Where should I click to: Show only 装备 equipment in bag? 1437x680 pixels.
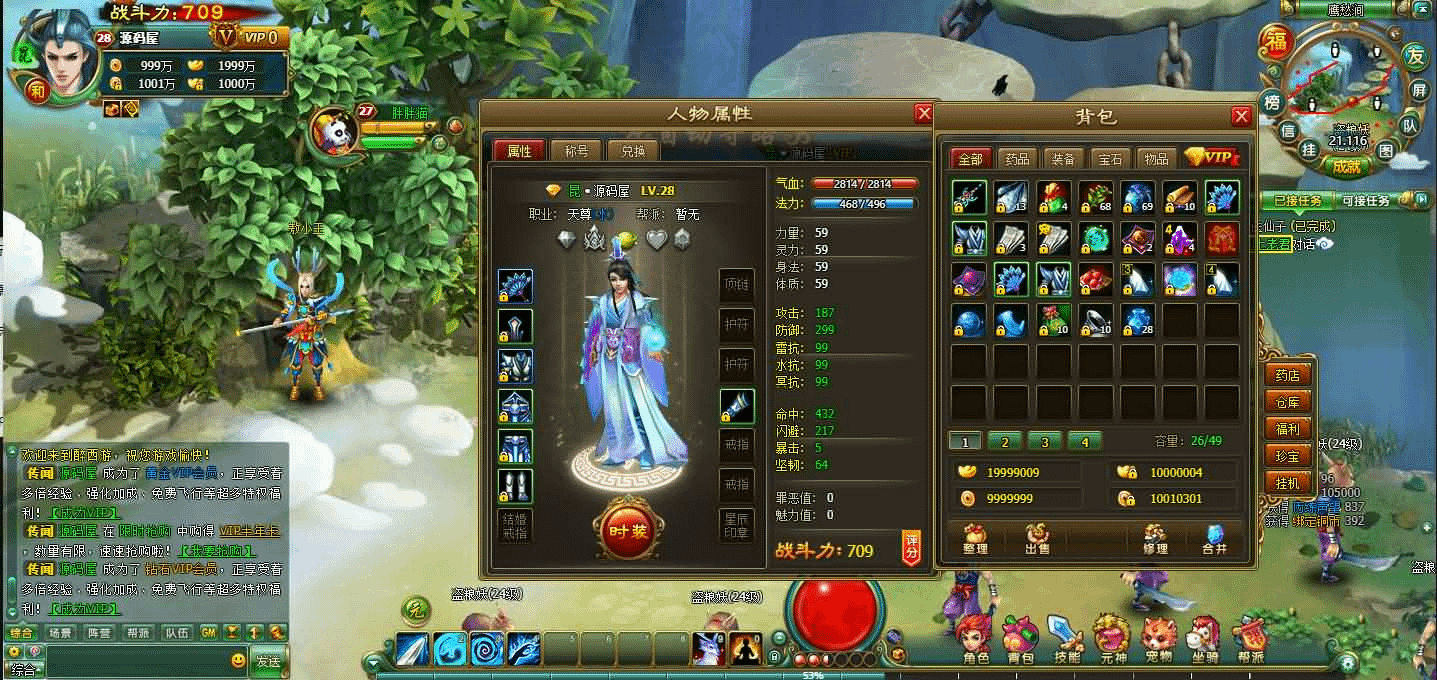[x=1063, y=158]
